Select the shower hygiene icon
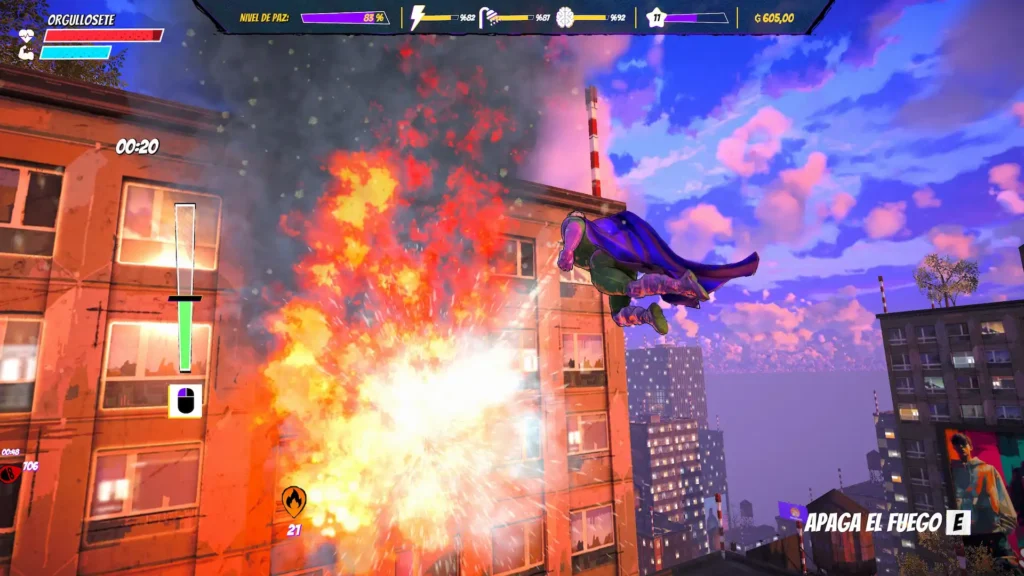Image resolution: width=1024 pixels, height=576 pixels. point(489,17)
